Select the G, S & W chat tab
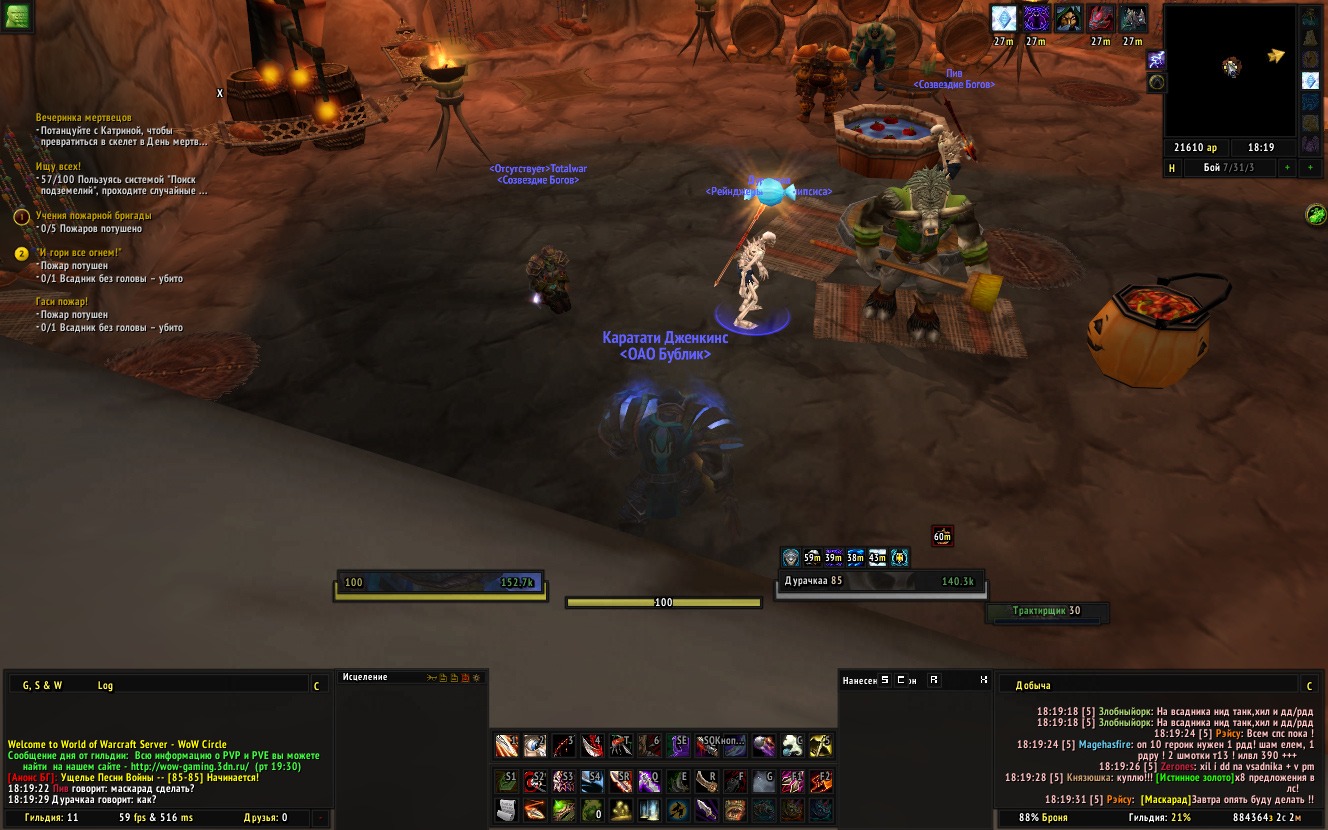Viewport: 1328px width, 830px height. 43,685
